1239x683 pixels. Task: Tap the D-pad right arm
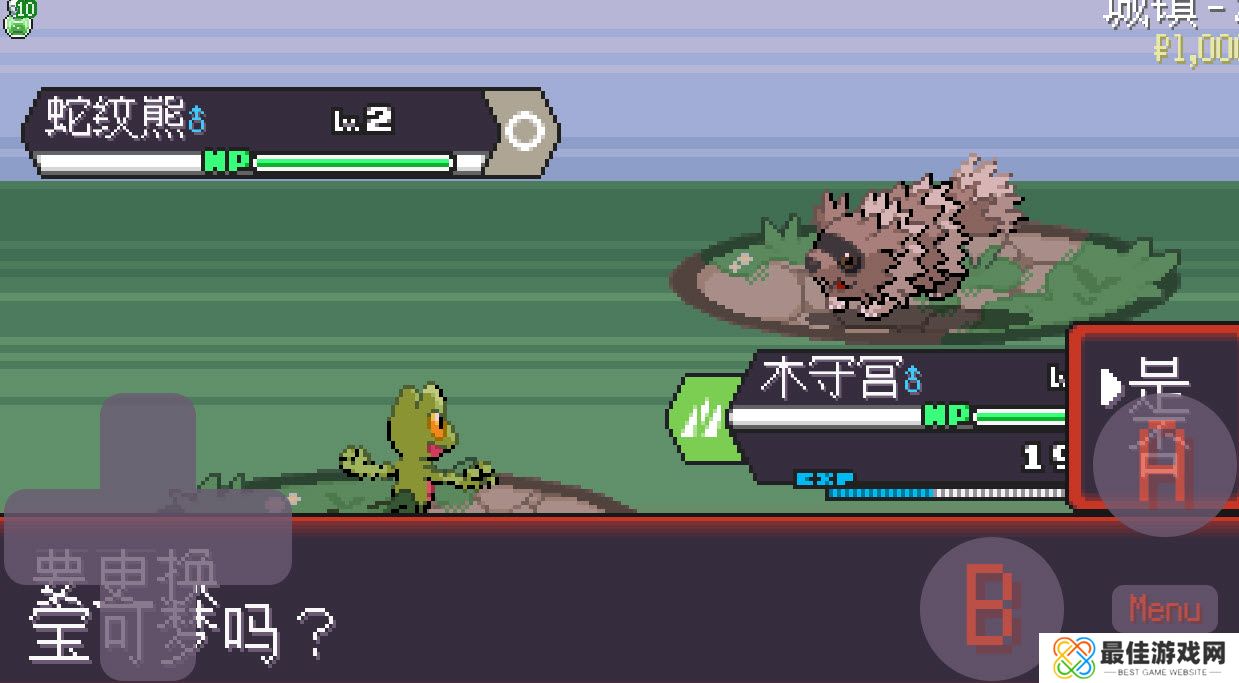tap(244, 537)
